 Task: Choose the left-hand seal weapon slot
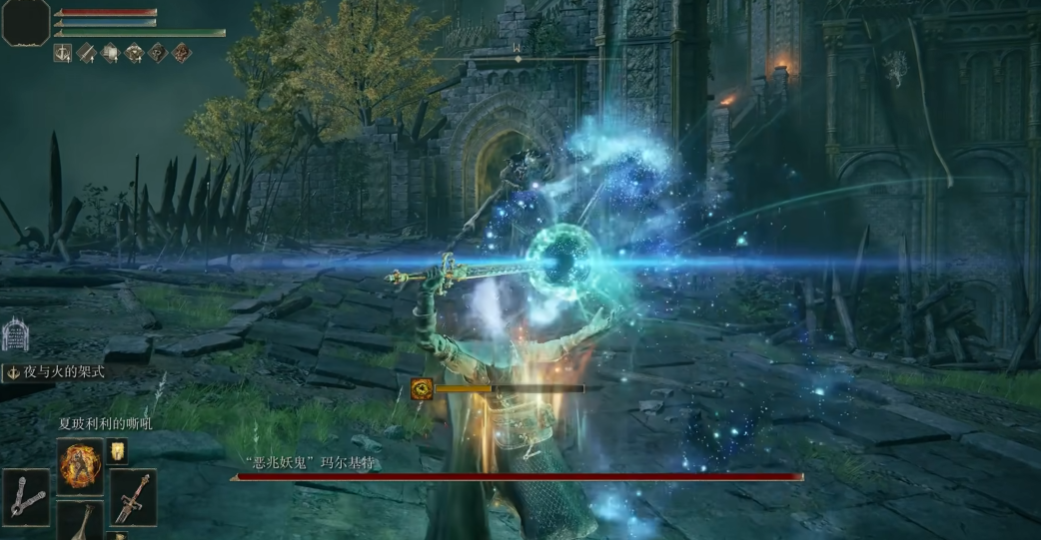pyautogui.click(x=26, y=497)
